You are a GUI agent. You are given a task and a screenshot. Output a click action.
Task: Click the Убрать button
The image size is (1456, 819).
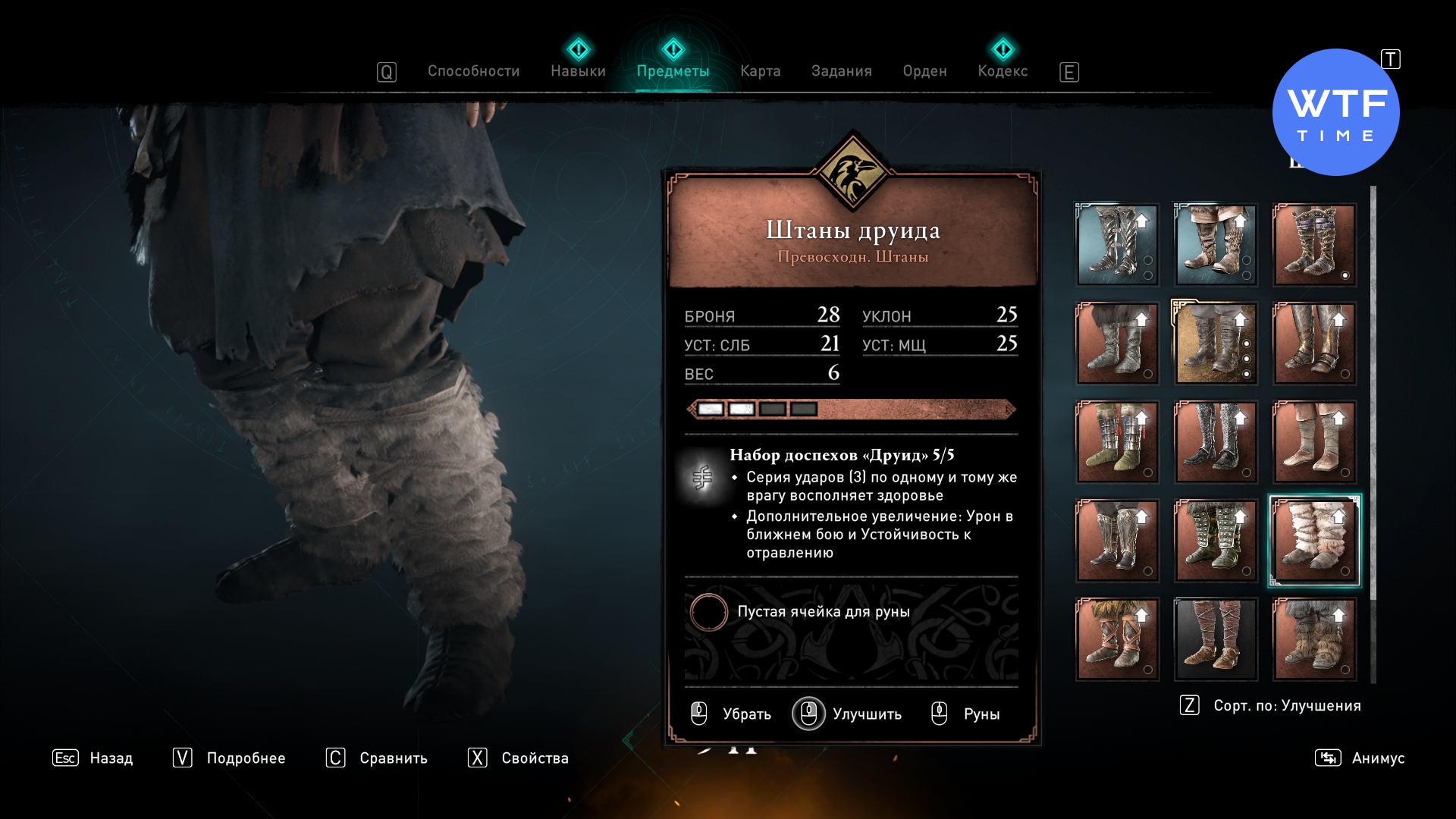[732, 714]
